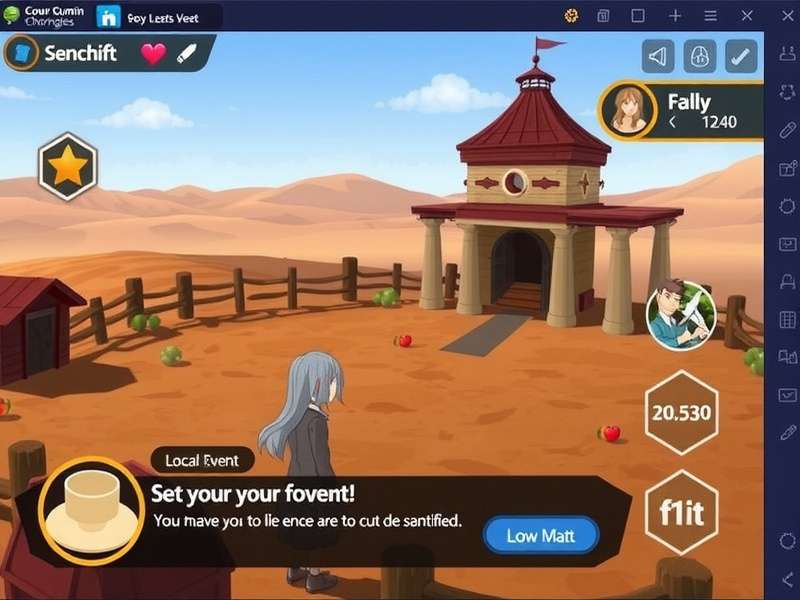Select the hexagonal f1it button
Image resolution: width=800 pixels, height=600 pixels.
click(682, 514)
